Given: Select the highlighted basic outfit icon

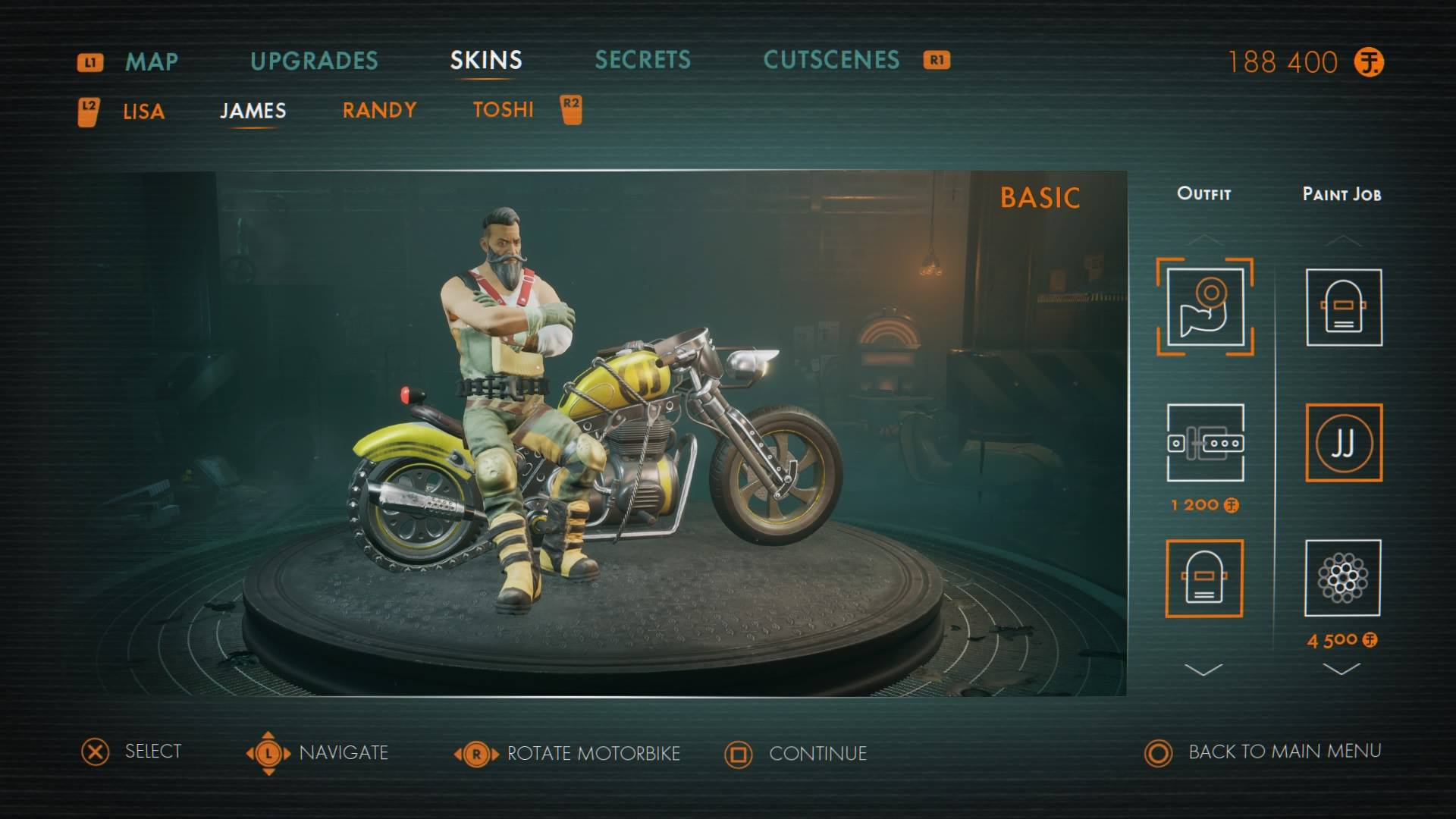Looking at the screenshot, I should (1204, 307).
